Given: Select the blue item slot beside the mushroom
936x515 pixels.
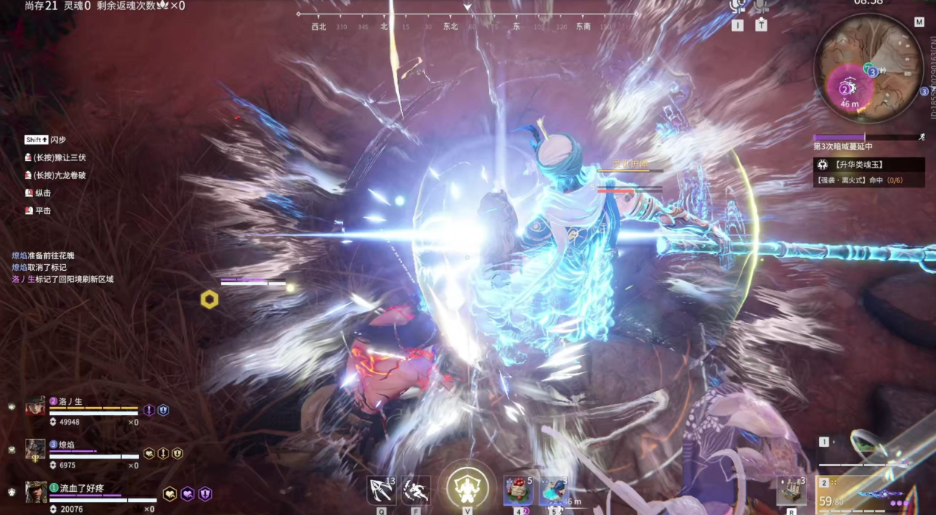Looking at the screenshot, I should click(554, 489).
